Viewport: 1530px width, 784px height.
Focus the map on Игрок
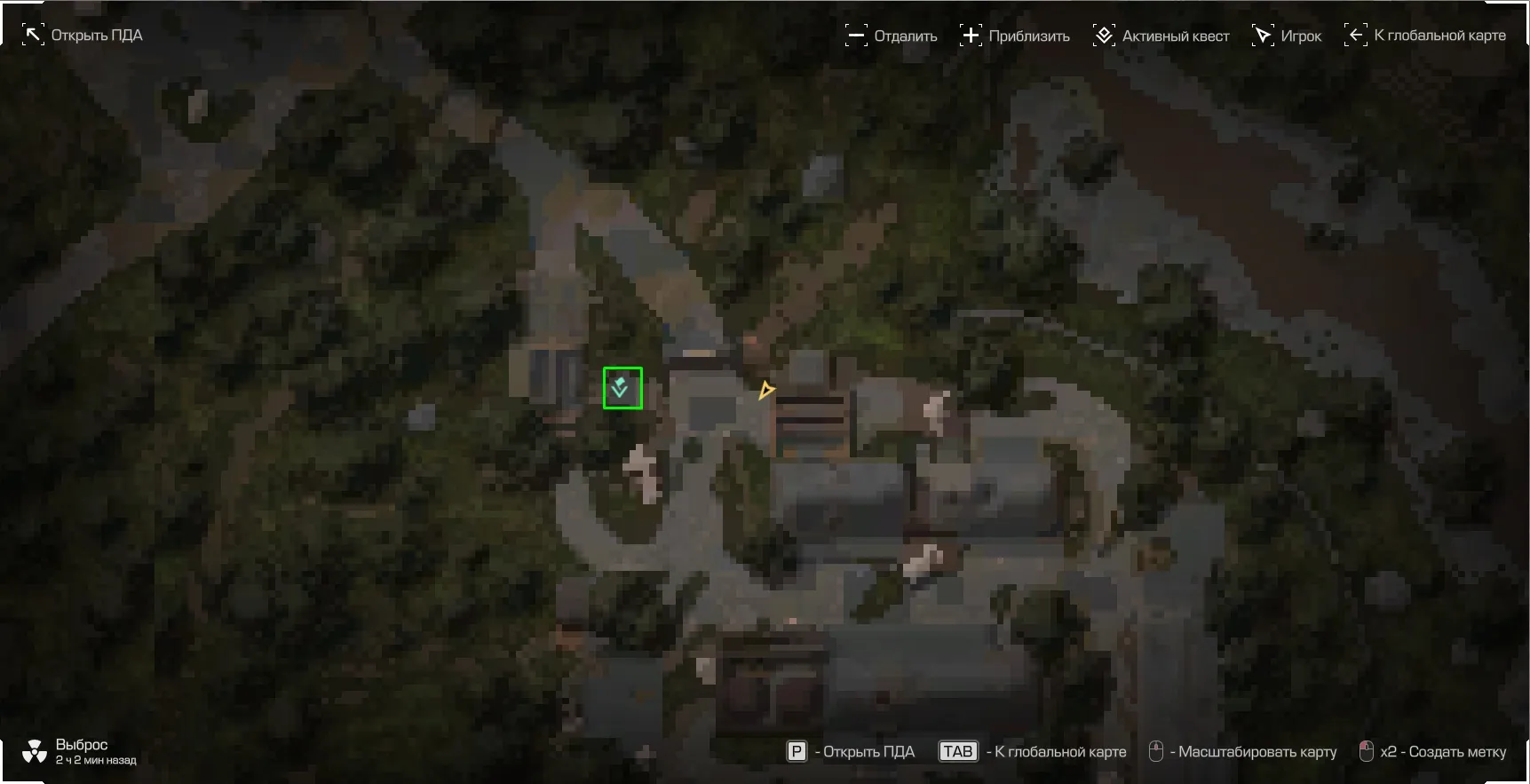click(1287, 36)
